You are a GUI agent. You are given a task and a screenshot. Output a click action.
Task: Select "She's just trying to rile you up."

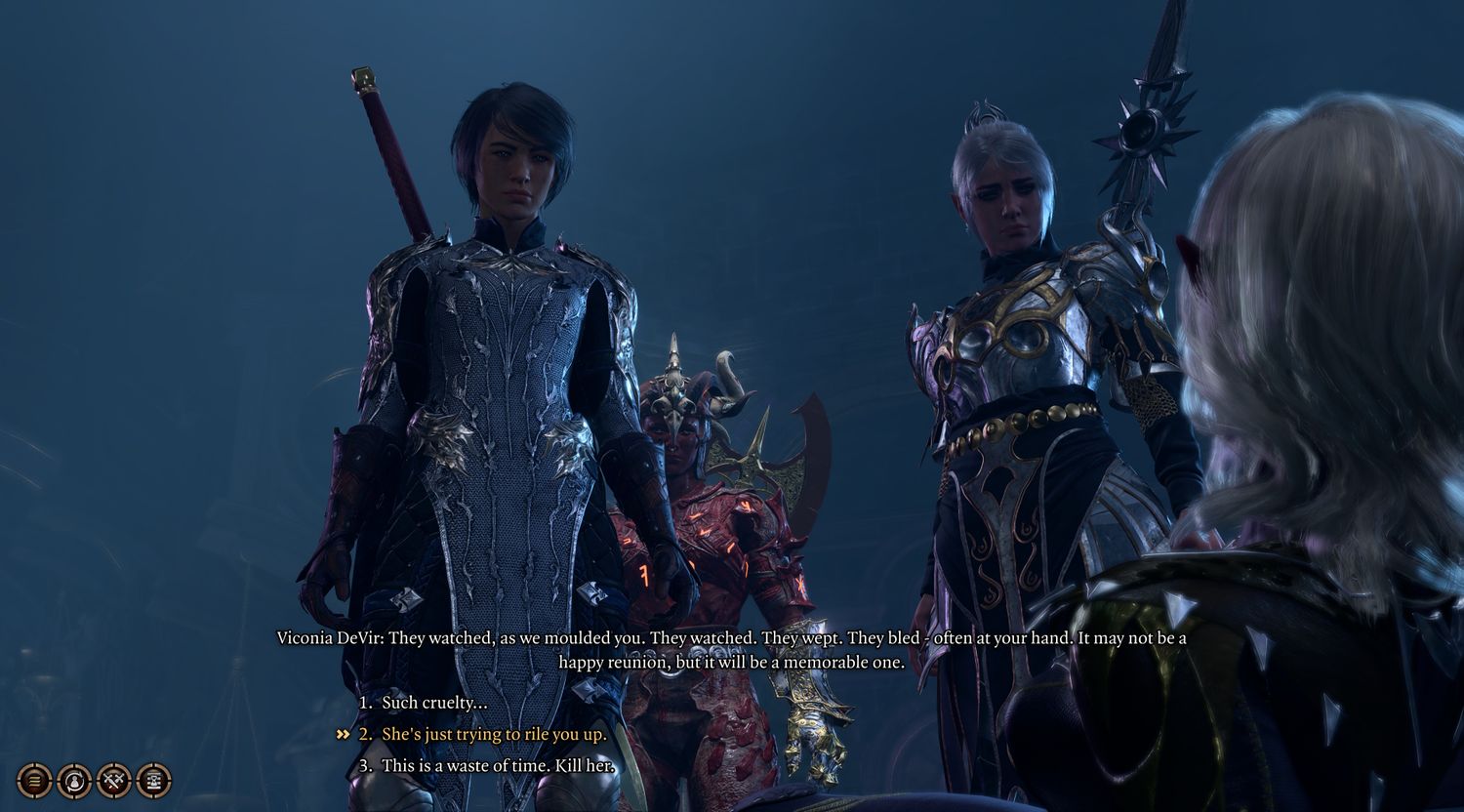493,734
